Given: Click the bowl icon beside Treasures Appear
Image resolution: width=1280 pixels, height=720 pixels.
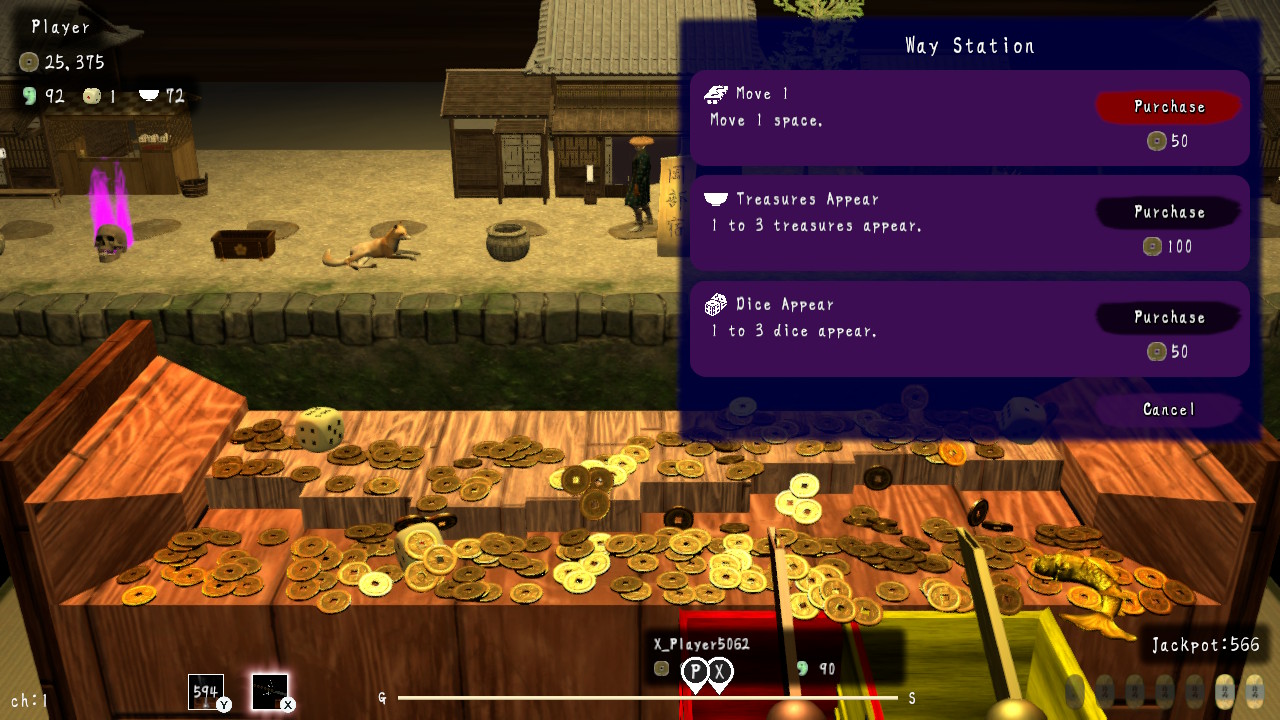Looking at the screenshot, I should [714, 198].
